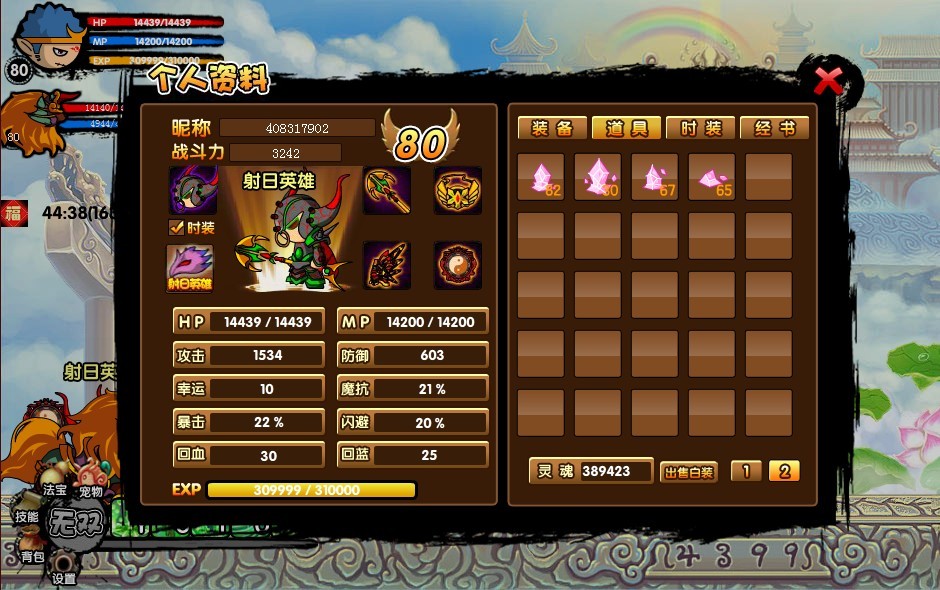
Task: Click the 出售白装 sell button
Action: (x=688, y=472)
